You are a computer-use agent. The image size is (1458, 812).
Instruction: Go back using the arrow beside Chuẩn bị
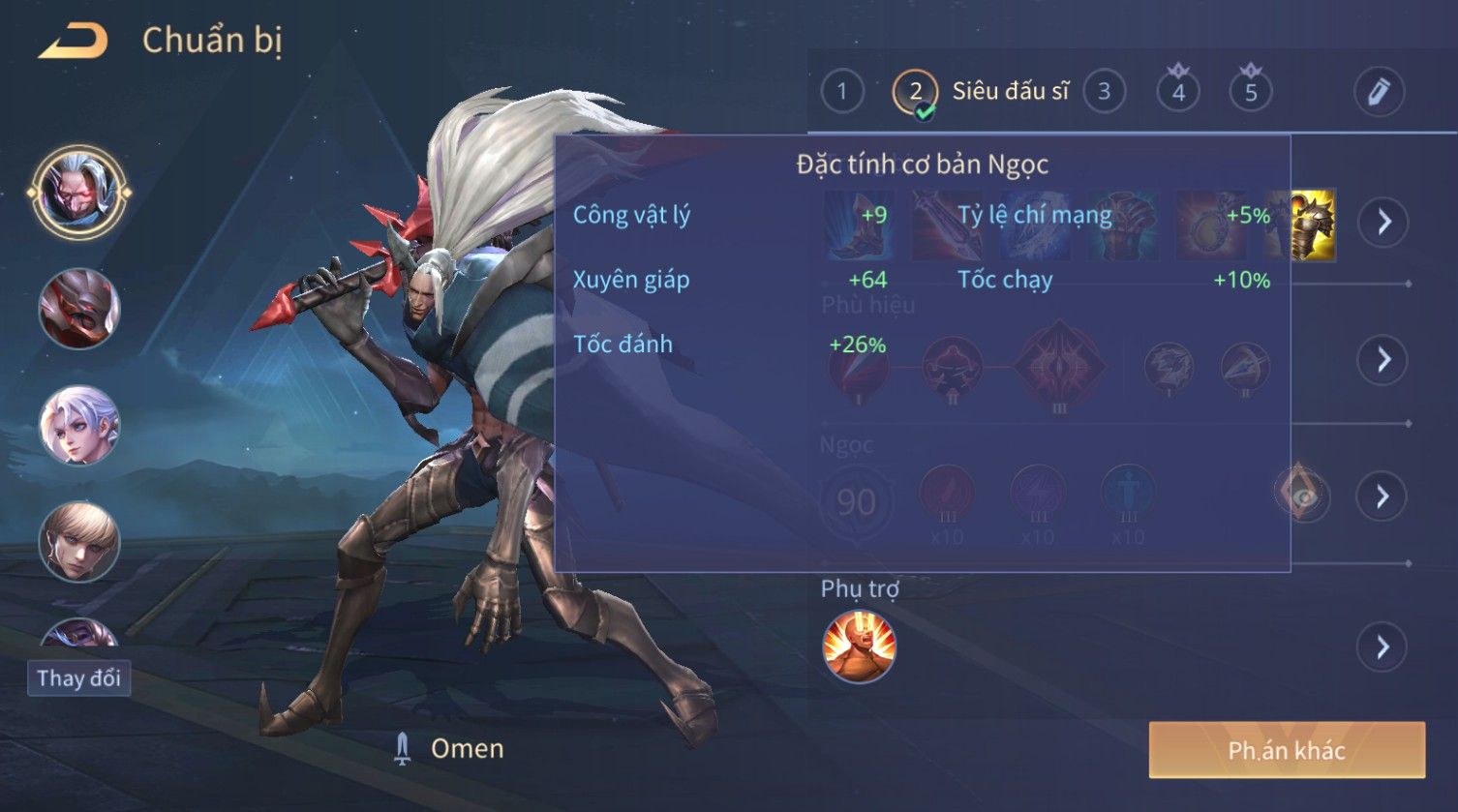(x=74, y=42)
